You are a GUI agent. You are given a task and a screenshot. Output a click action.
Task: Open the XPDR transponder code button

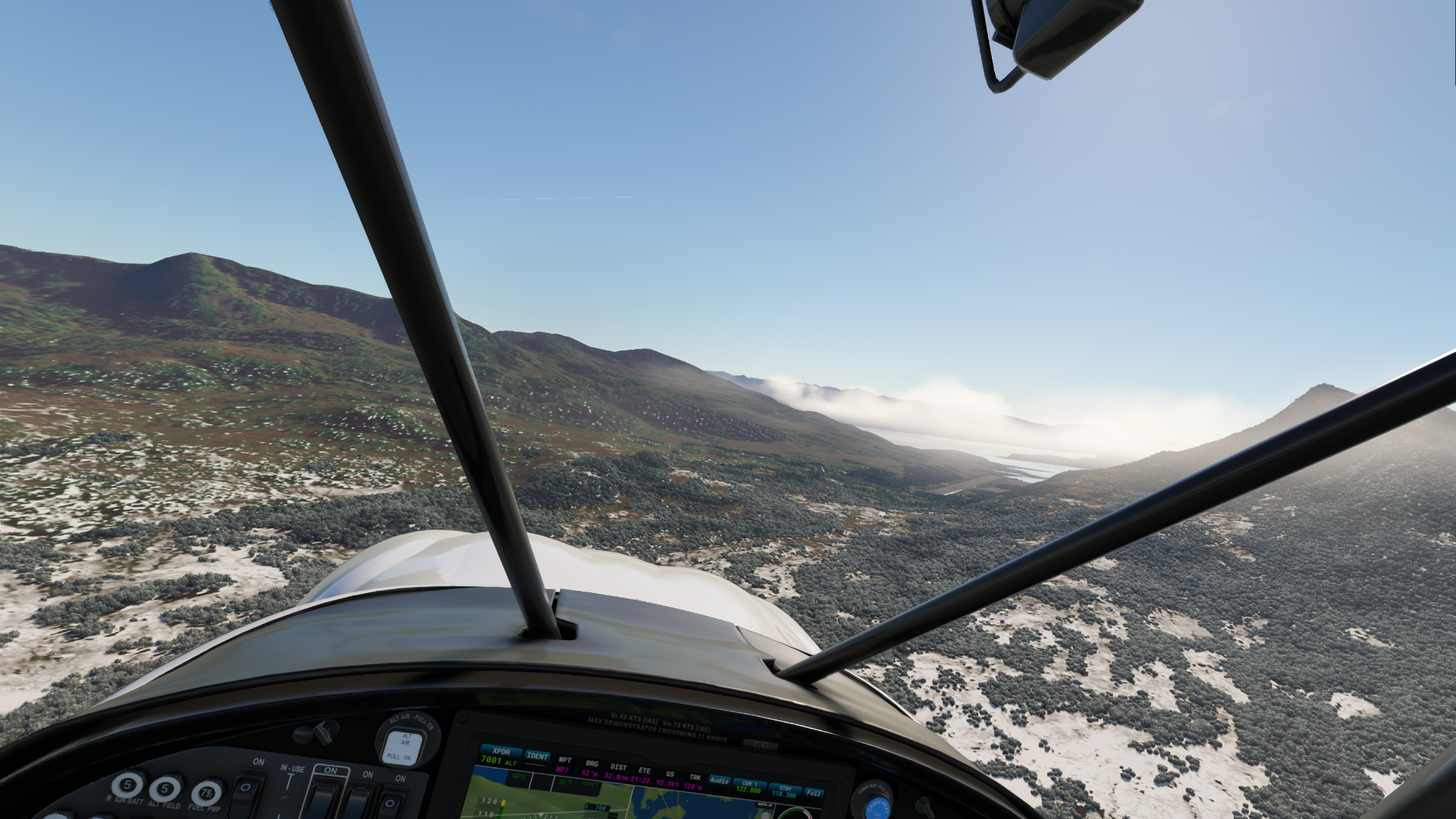(x=499, y=755)
